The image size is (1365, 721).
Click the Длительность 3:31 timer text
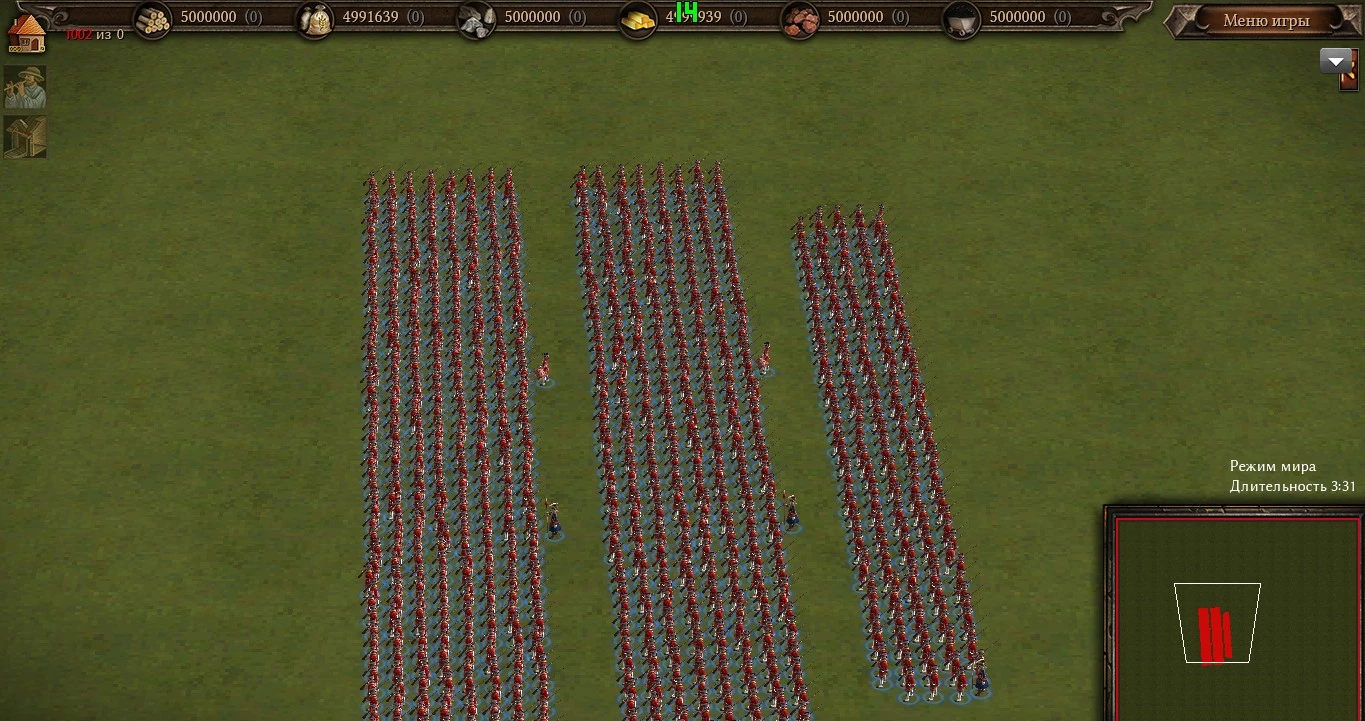point(1290,487)
